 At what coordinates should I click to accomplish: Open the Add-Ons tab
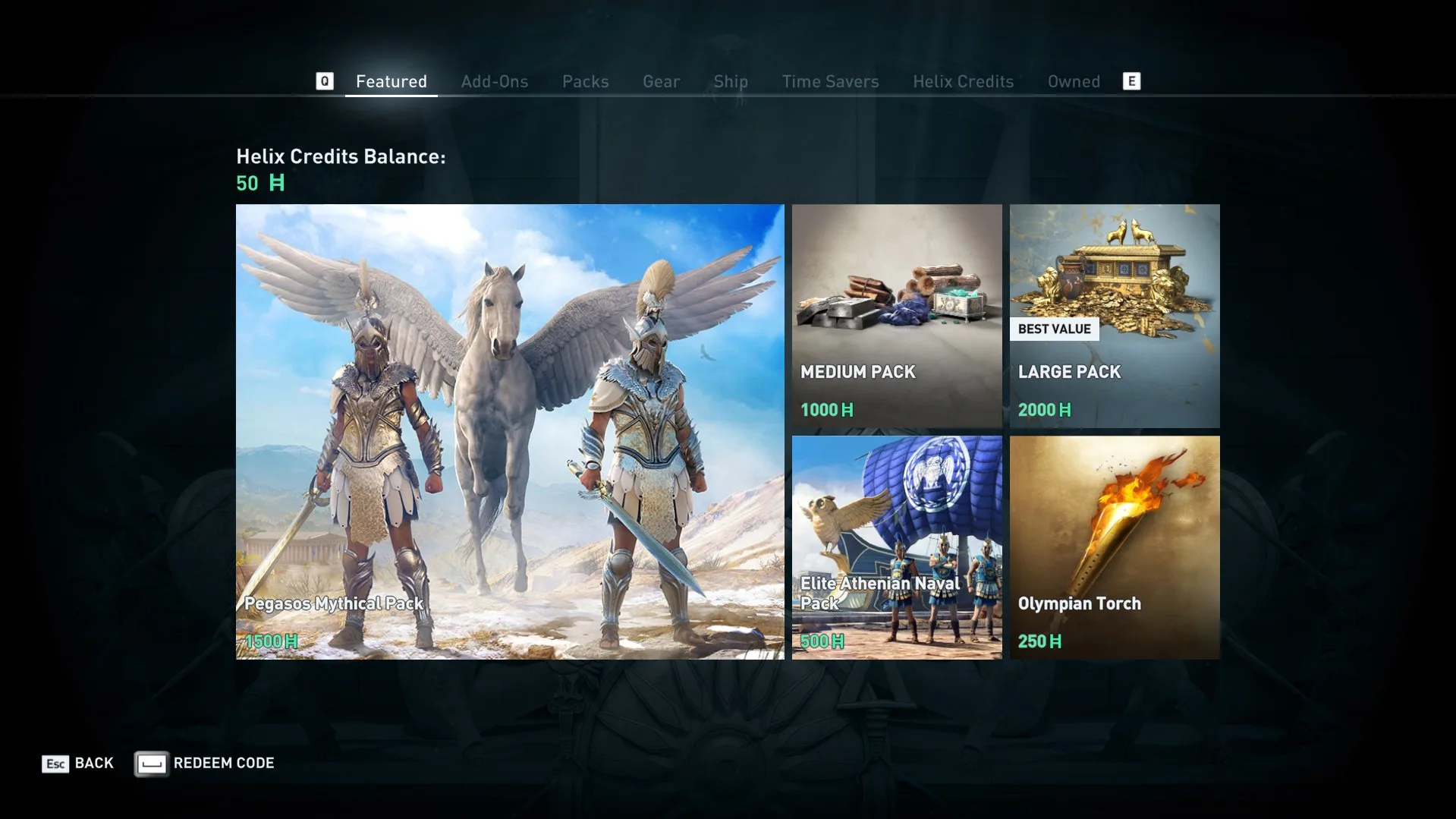coord(494,81)
